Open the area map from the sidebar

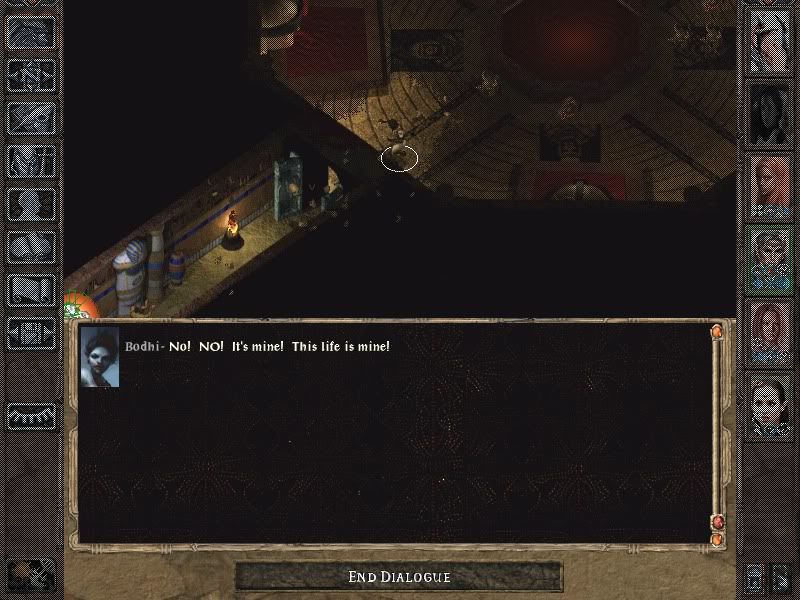pyautogui.click(x=32, y=74)
